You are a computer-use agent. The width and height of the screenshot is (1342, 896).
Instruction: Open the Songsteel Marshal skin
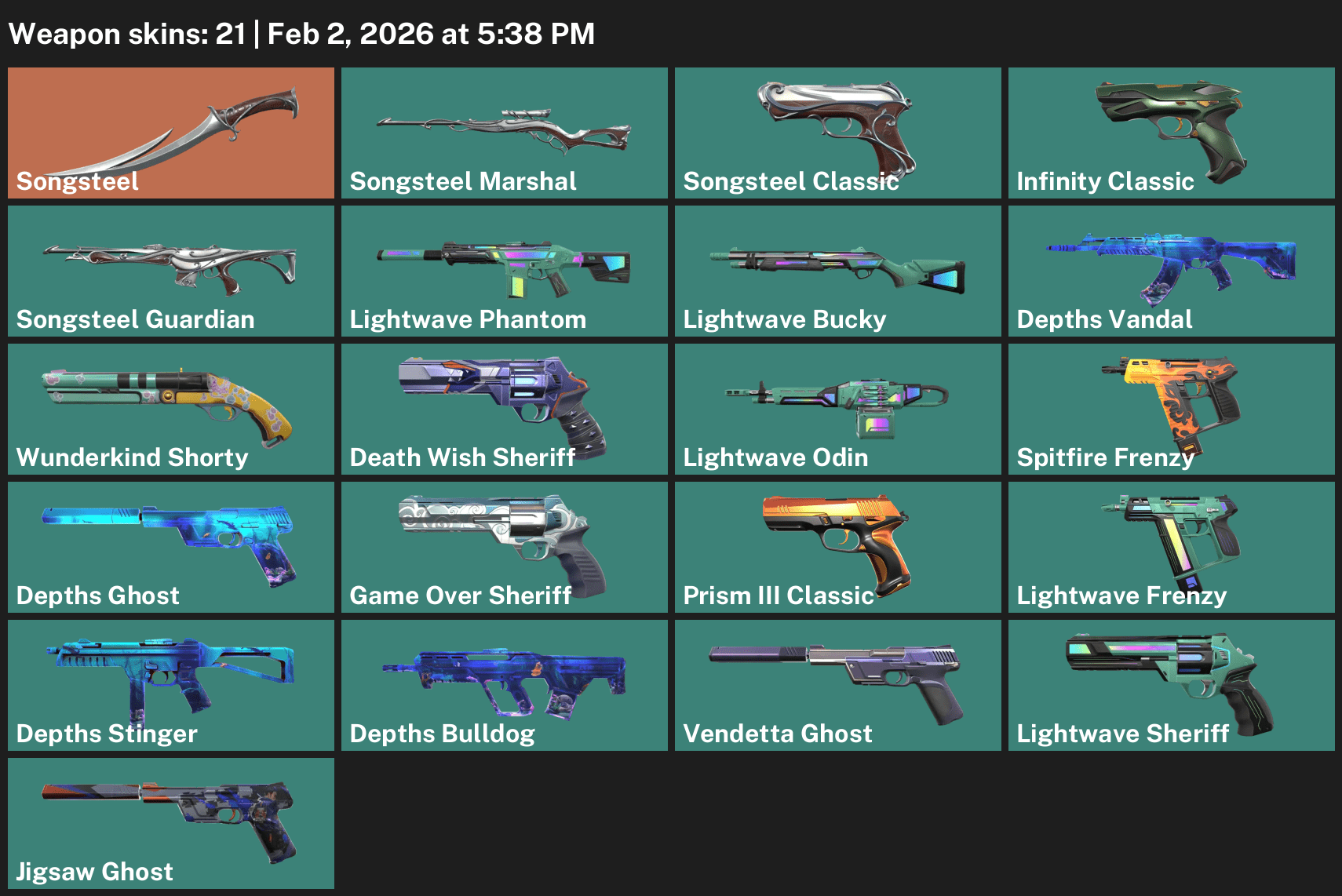[x=504, y=133]
